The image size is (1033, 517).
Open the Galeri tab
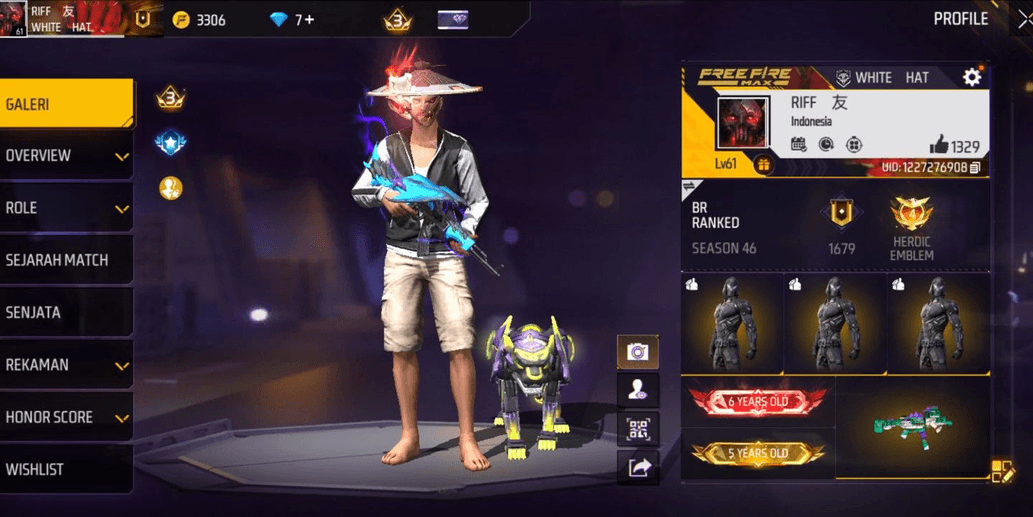(65, 104)
